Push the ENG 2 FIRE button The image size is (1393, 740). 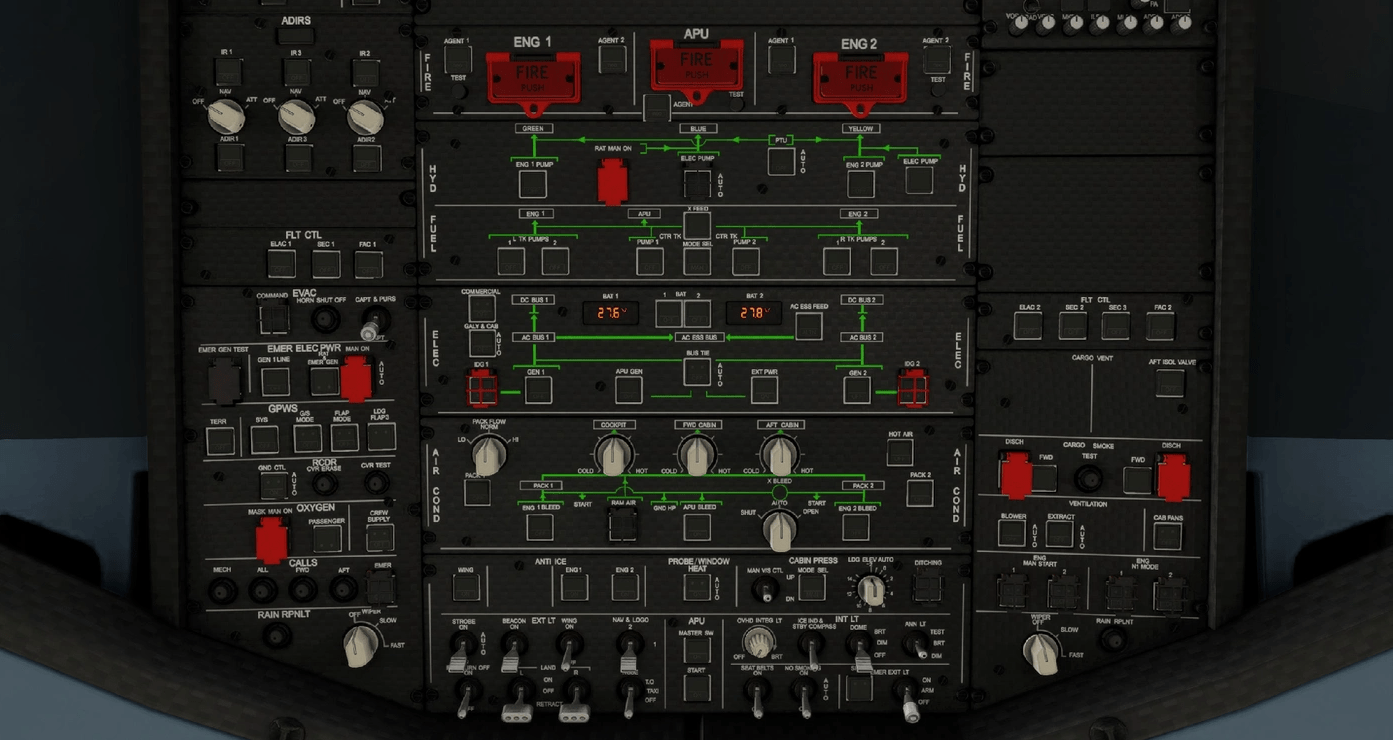click(860, 77)
